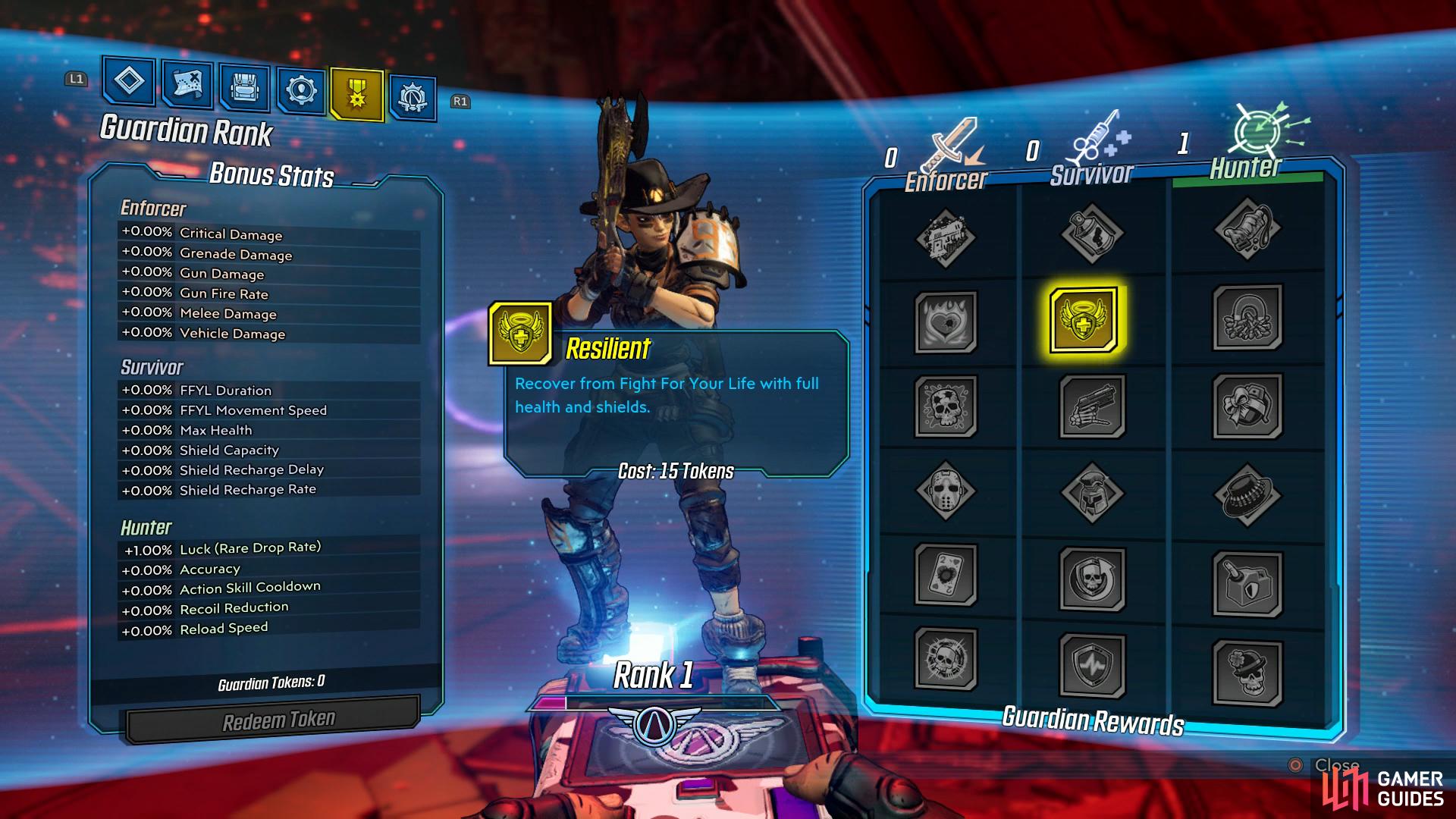Open the rightmost gear-wheel tab

[x=413, y=98]
